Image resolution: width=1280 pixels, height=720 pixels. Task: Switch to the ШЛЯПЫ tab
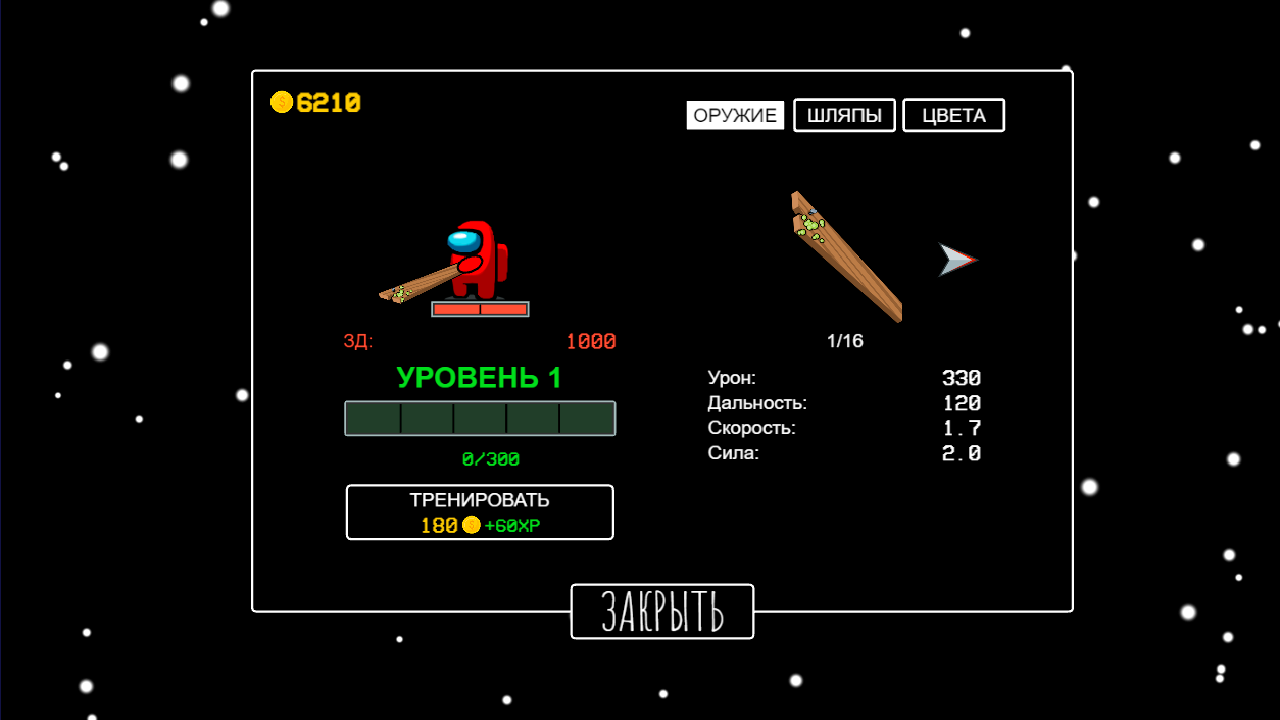(x=844, y=115)
